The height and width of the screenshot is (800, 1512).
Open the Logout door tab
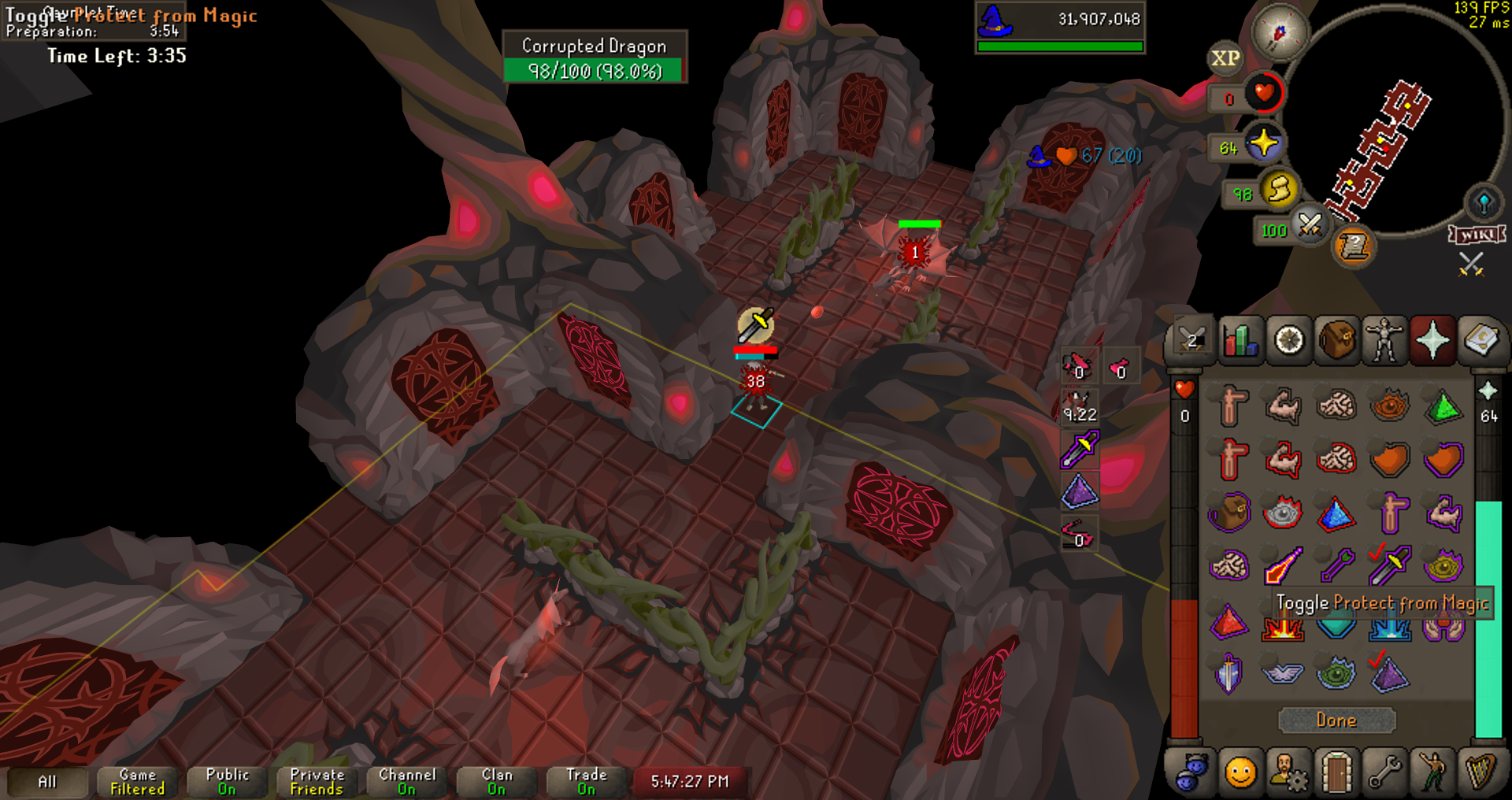(x=1336, y=772)
